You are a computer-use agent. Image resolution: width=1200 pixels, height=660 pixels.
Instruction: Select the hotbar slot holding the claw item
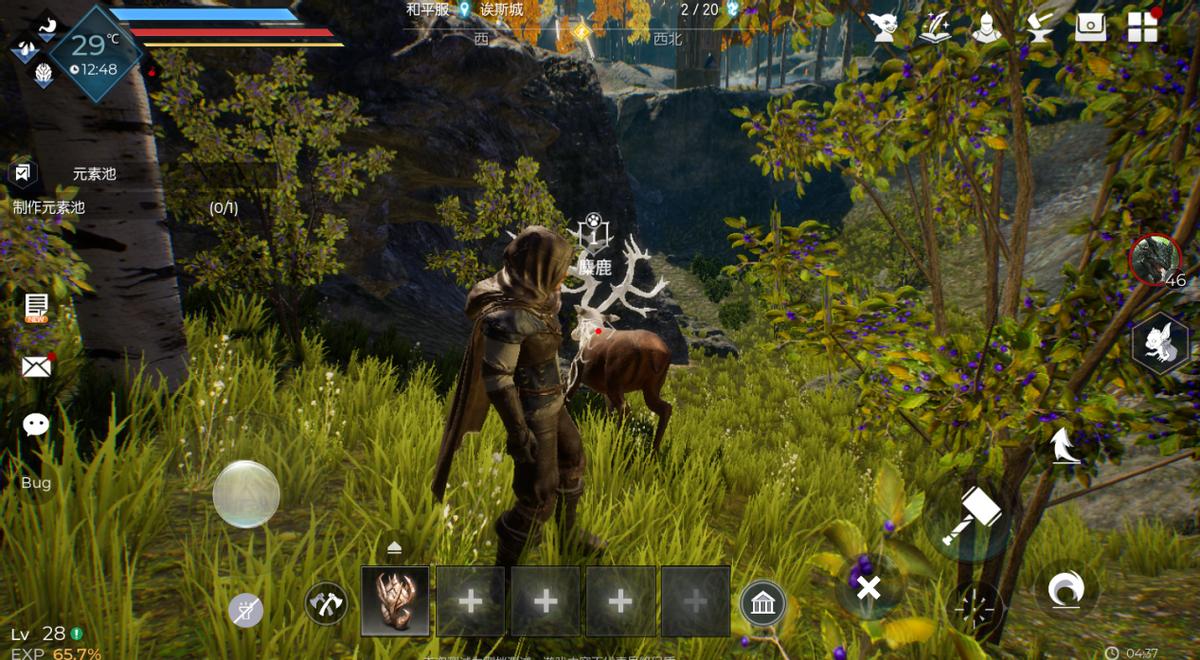pos(395,601)
